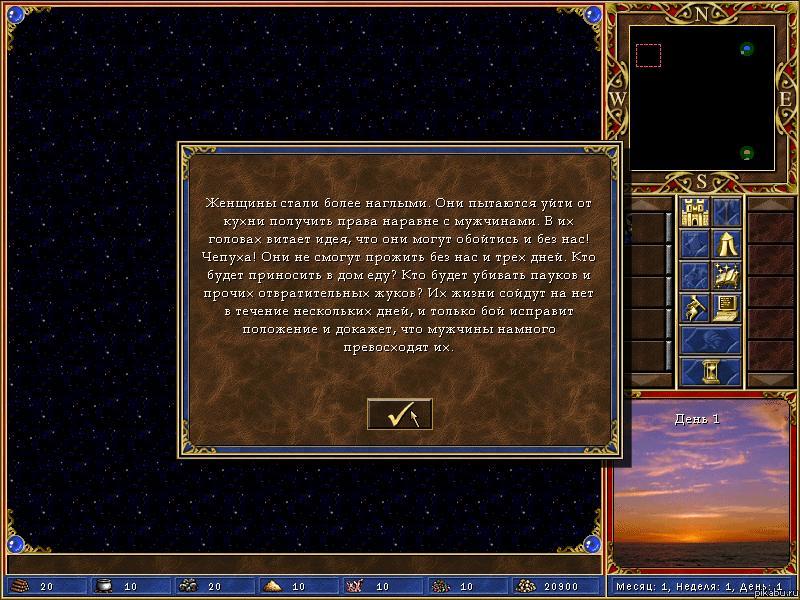Select the tent sleep hero button
Screen dimensions: 800x600
(726, 243)
